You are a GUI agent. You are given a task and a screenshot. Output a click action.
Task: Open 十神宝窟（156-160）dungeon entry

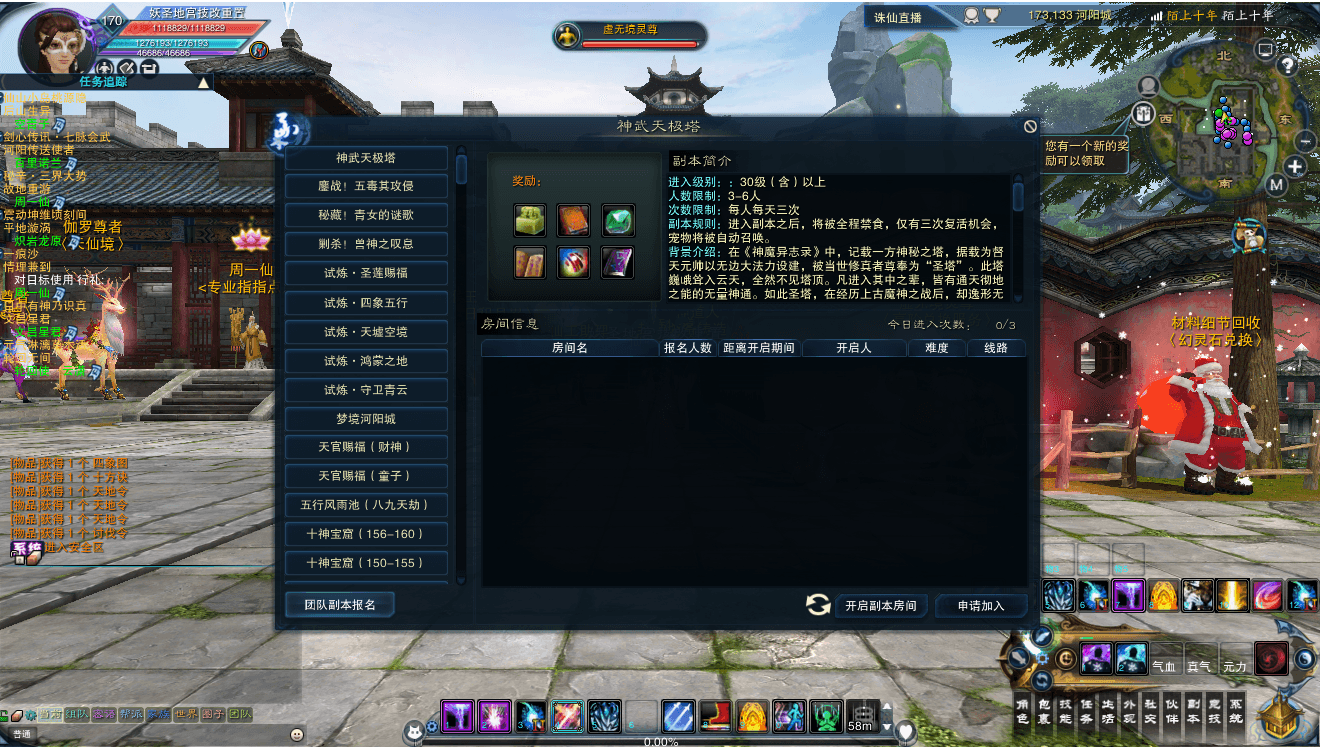(366, 534)
